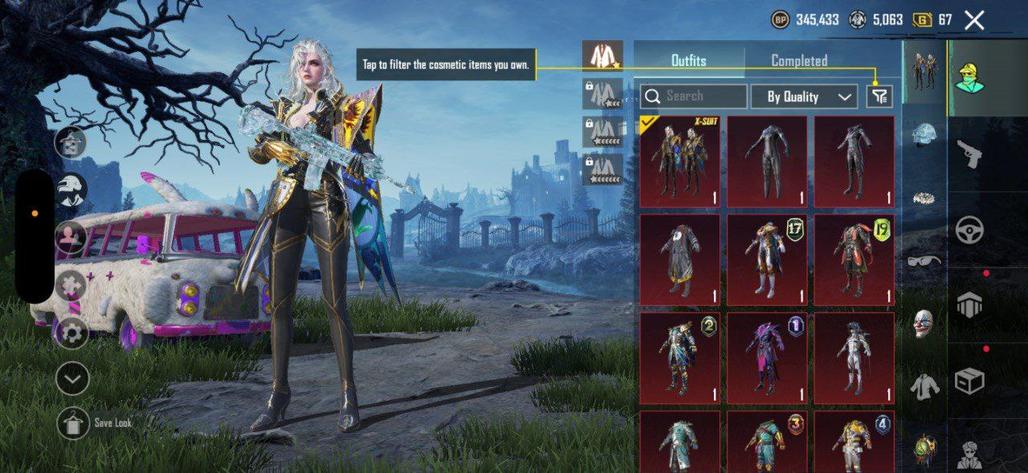Choose the outfit with the 19 badge
Viewport: 1028px width, 473px height.
853,258
